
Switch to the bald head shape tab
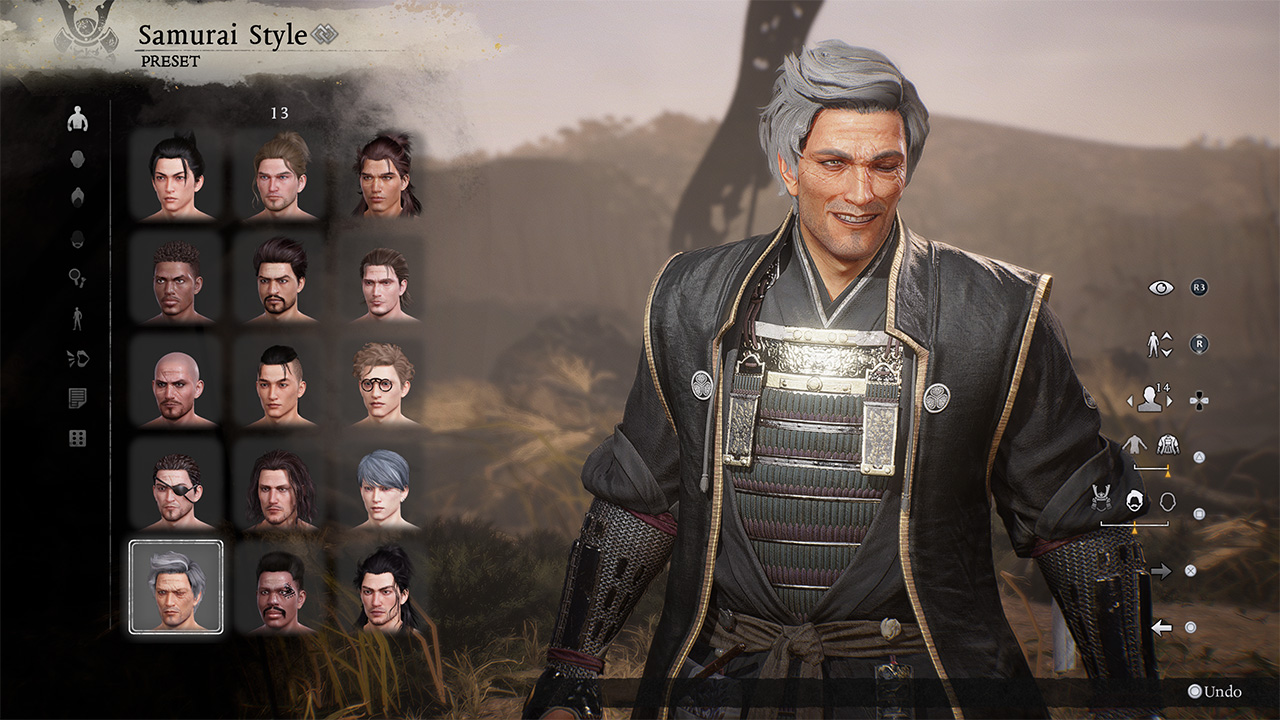point(77,159)
